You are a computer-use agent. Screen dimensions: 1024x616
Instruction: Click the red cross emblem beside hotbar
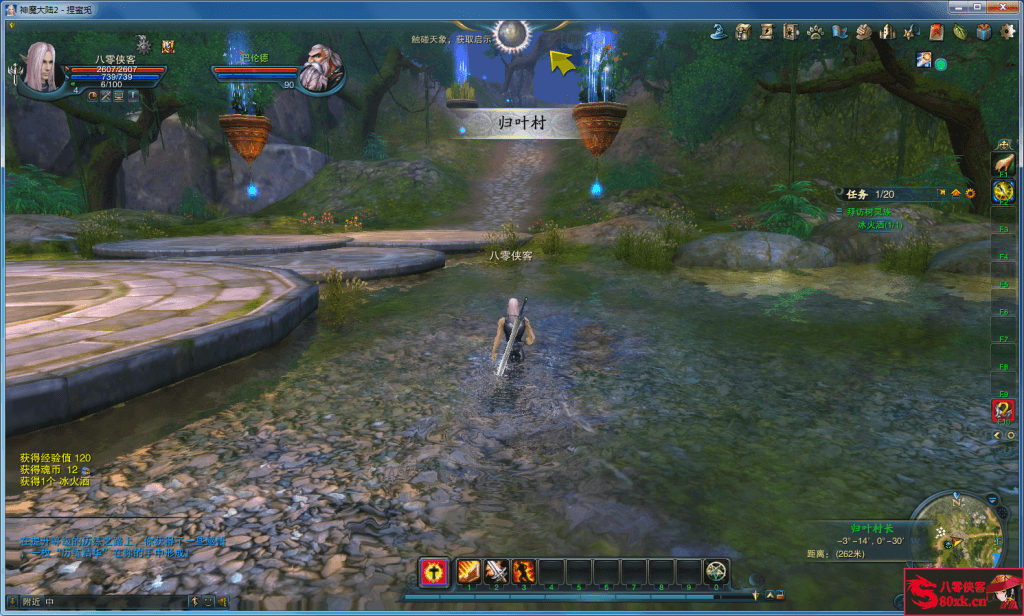point(434,571)
